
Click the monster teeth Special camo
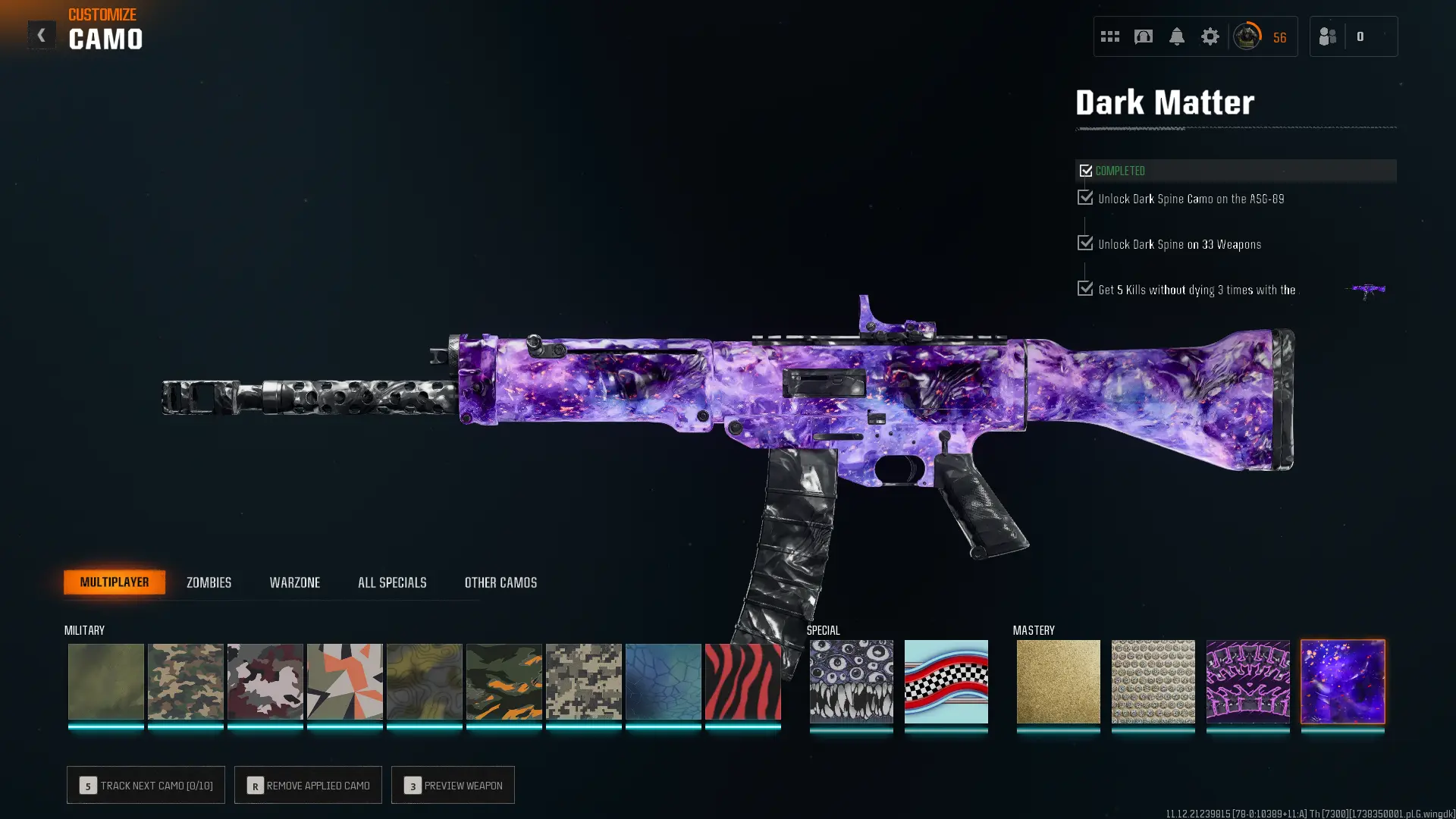851,682
